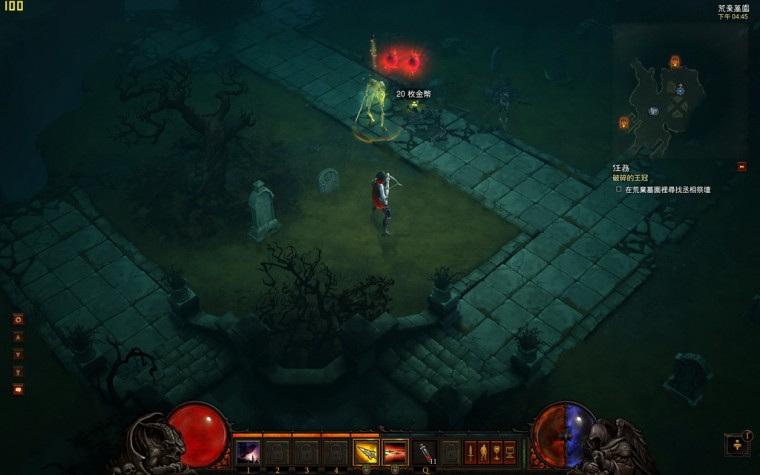The width and height of the screenshot is (760, 475).
Task: Use the left mouse button arrow skill
Action: (x=366, y=452)
